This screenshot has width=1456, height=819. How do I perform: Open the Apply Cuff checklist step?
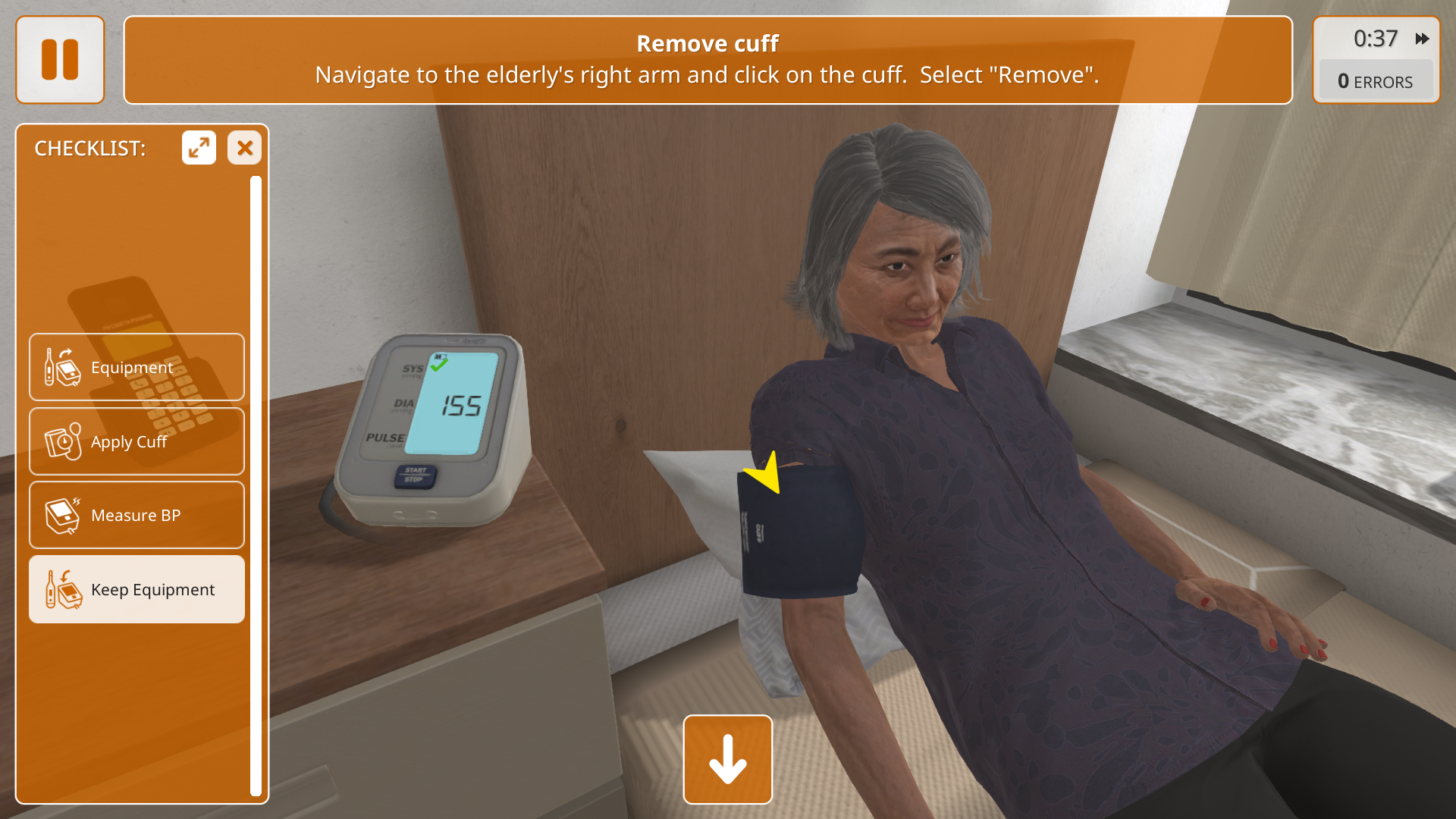[x=136, y=441]
